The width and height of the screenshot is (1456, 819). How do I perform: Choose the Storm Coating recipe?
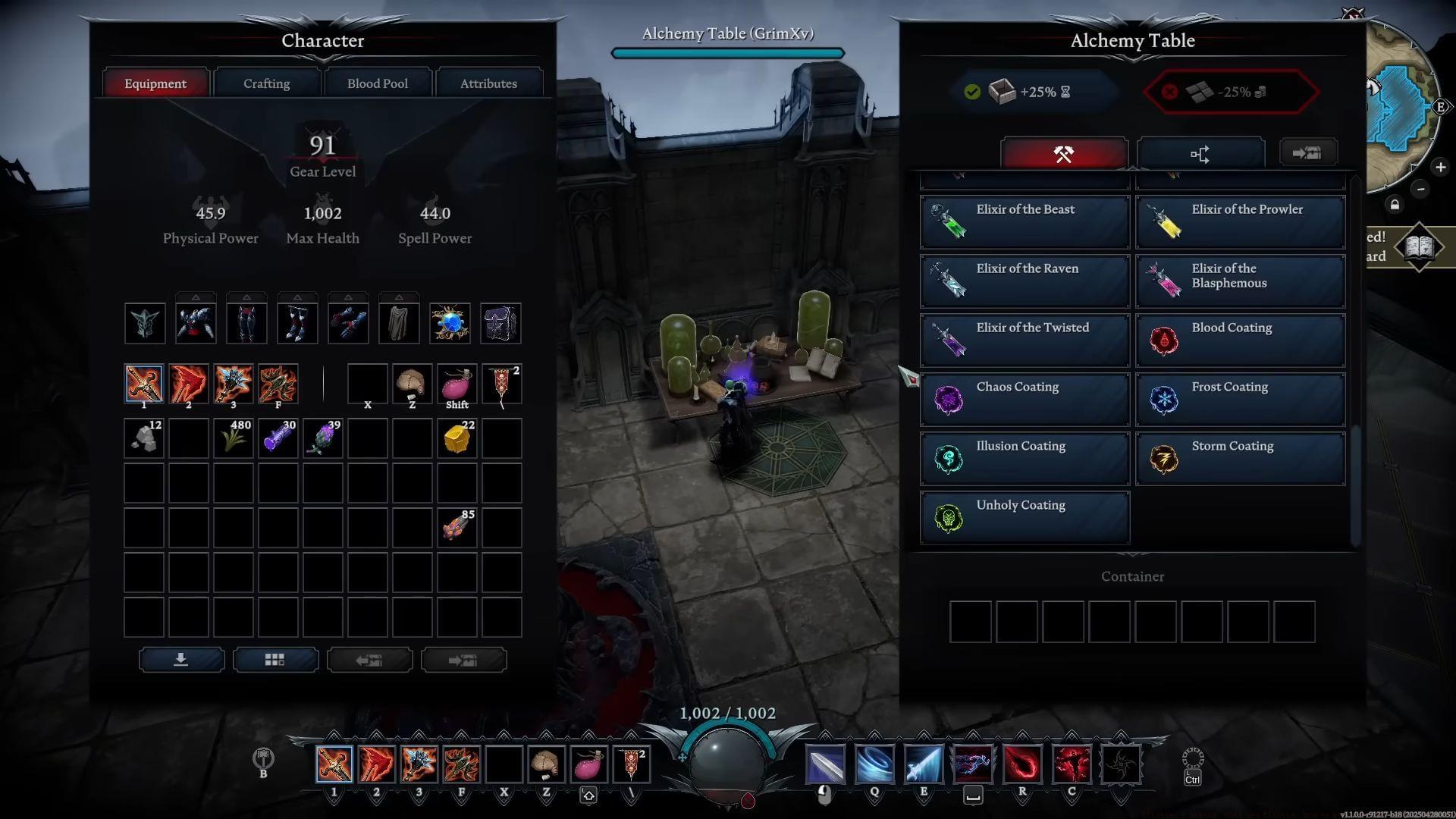(x=1240, y=458)
